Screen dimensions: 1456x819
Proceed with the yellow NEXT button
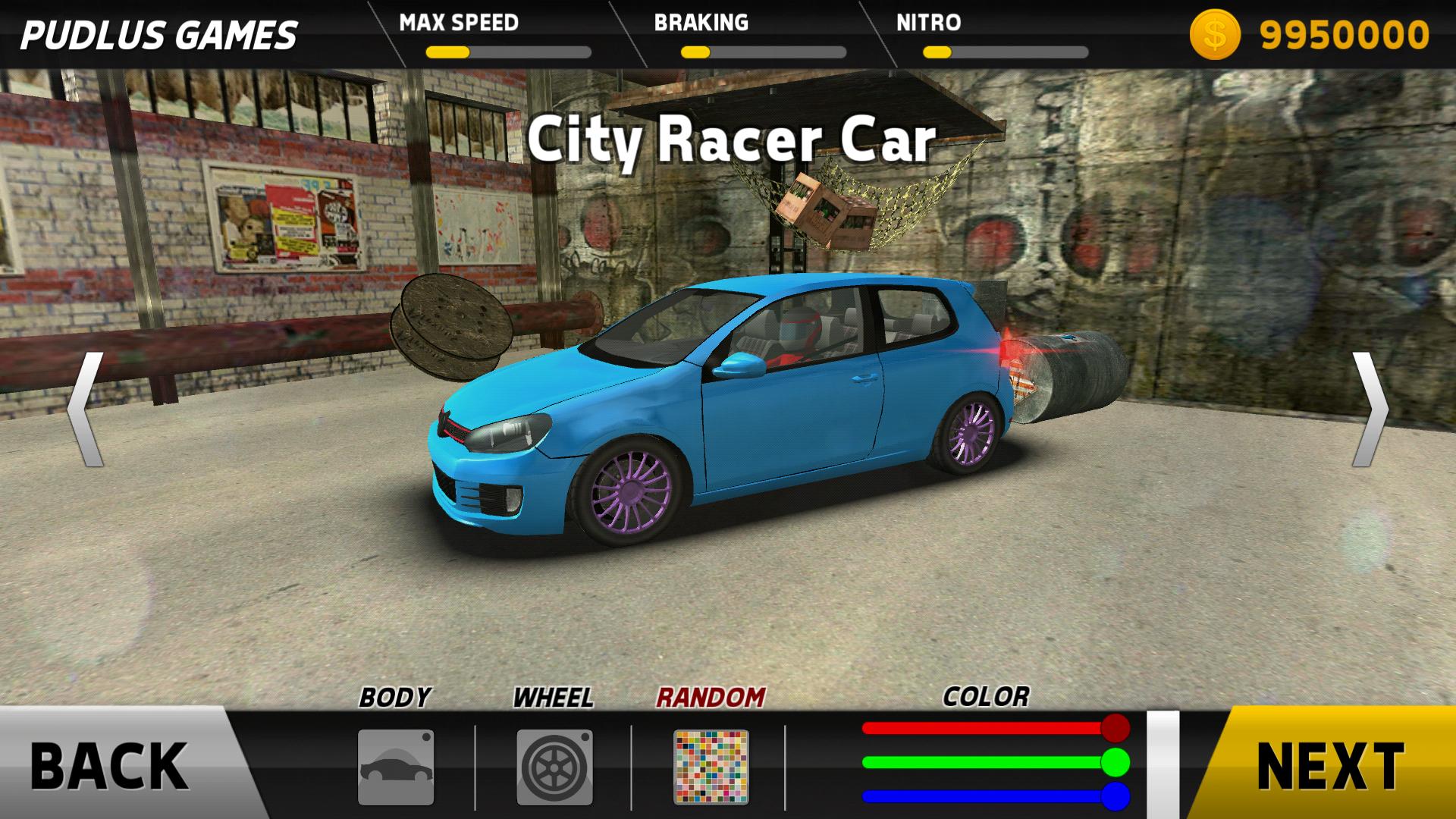click(x=1329, y=764)
